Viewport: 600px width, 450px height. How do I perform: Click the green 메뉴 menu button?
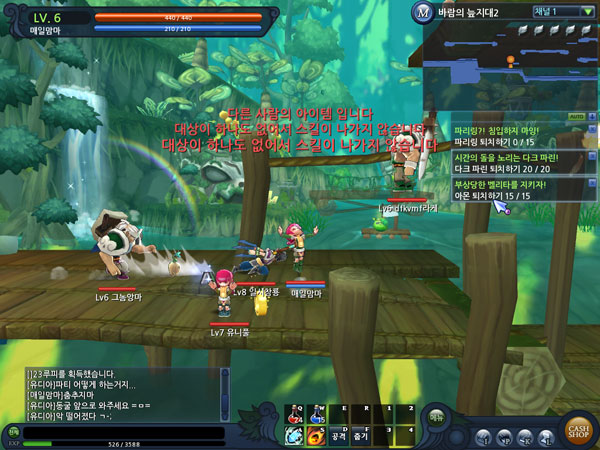pyautogui.click(x=436, y=417)
